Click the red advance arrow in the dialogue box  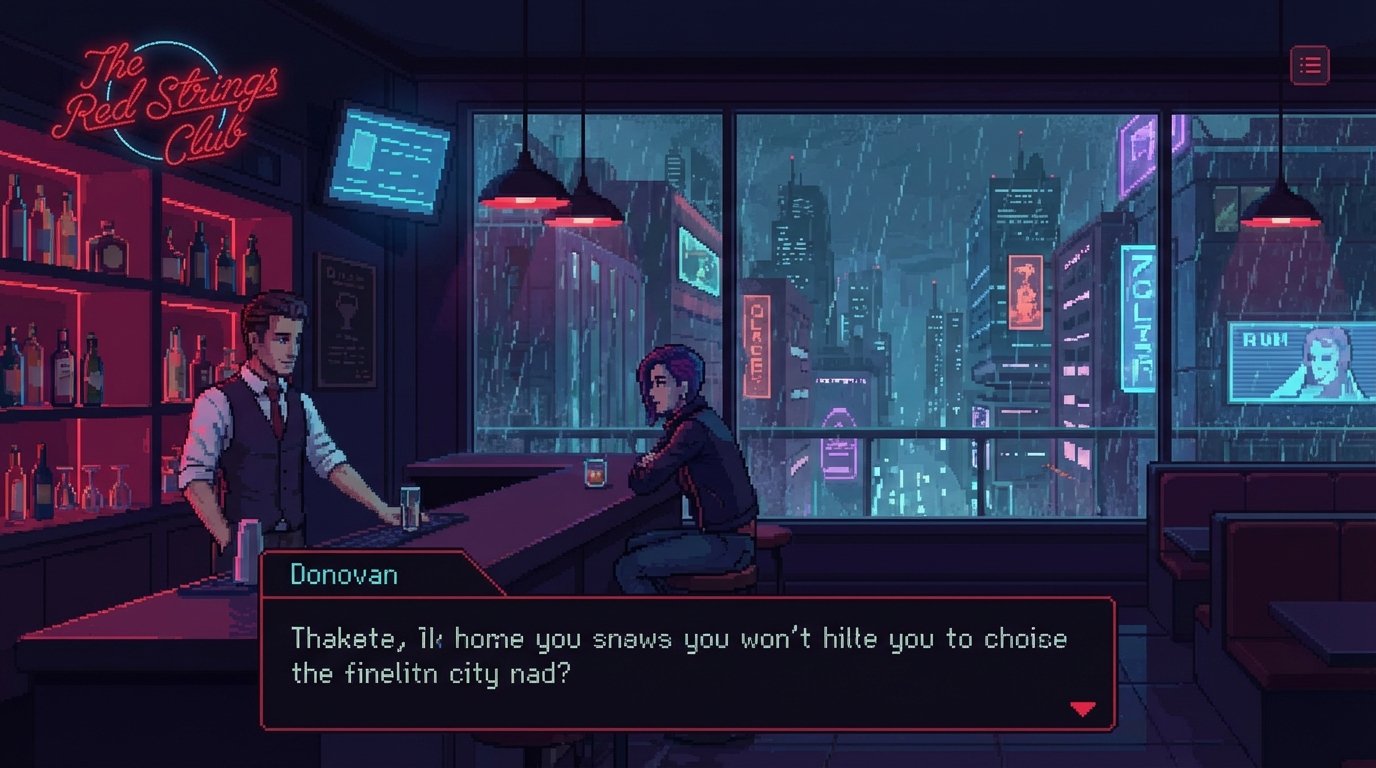pyautogui.click(x=1082, y=708)
